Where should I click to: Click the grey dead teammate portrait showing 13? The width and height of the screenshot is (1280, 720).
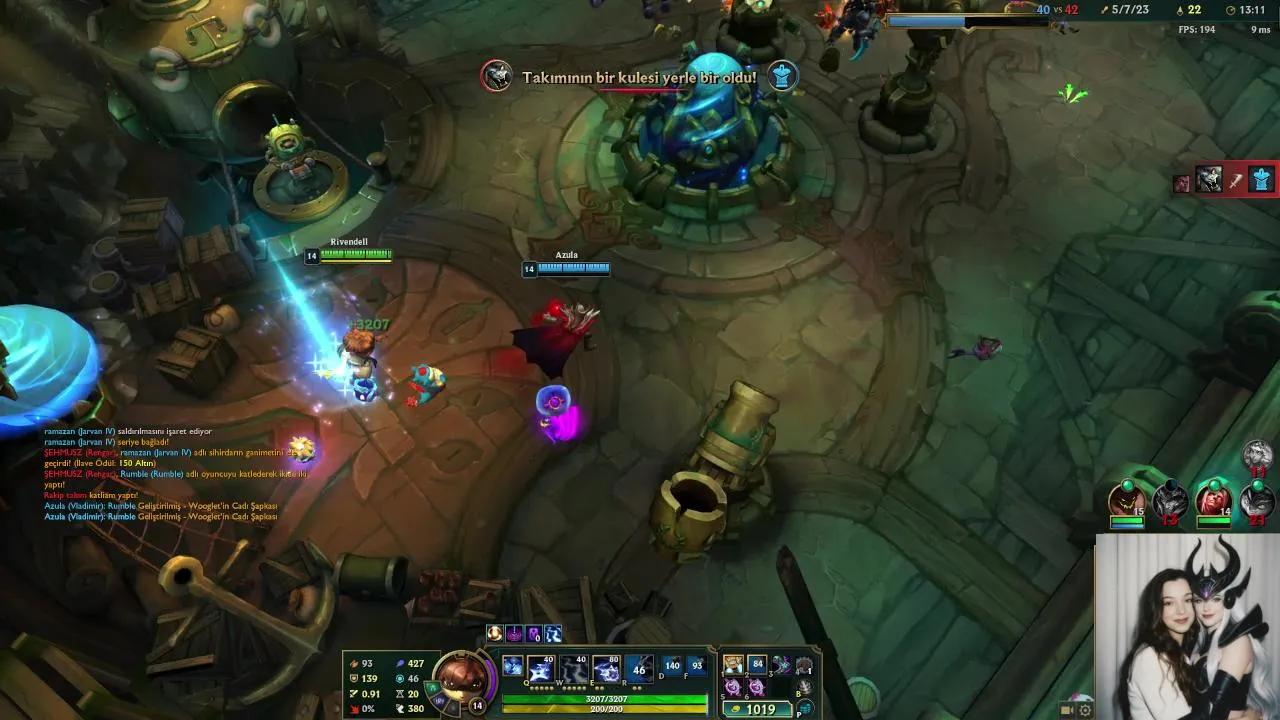pyautogui.click(x=1169, y=500)
